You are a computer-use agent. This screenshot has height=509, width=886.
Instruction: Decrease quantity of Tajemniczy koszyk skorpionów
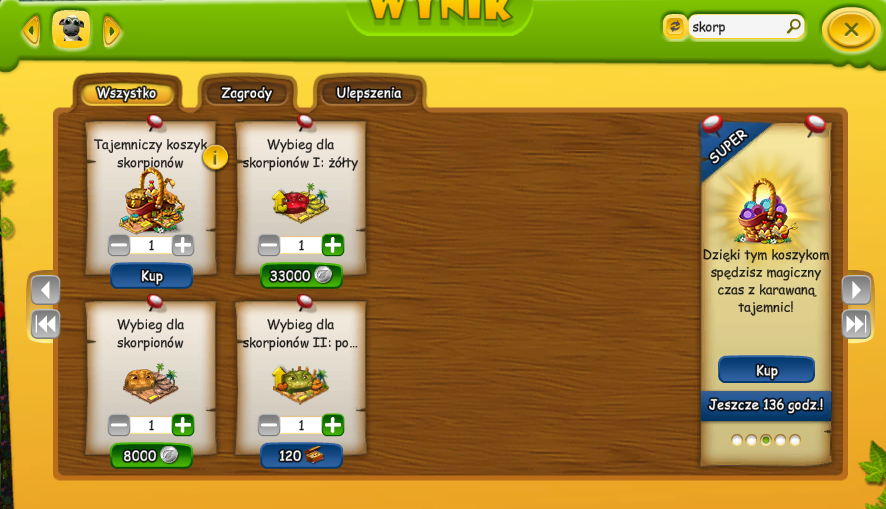[119, 245]
